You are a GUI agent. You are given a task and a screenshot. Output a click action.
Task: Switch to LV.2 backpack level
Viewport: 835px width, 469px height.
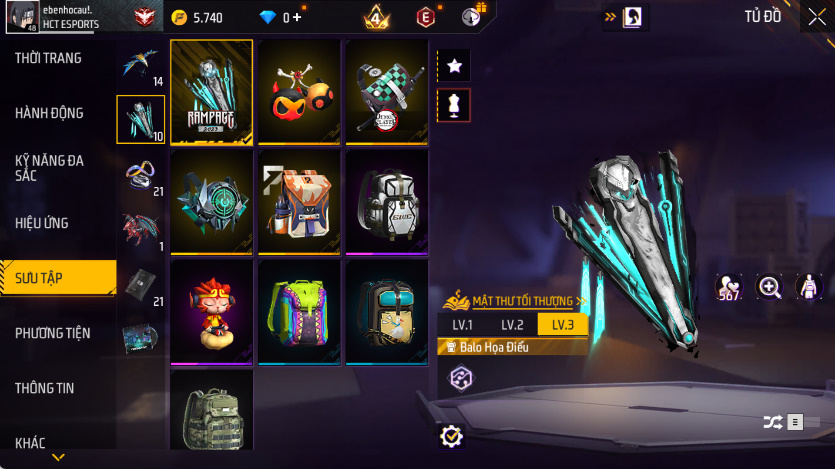[x=512, y=325]
